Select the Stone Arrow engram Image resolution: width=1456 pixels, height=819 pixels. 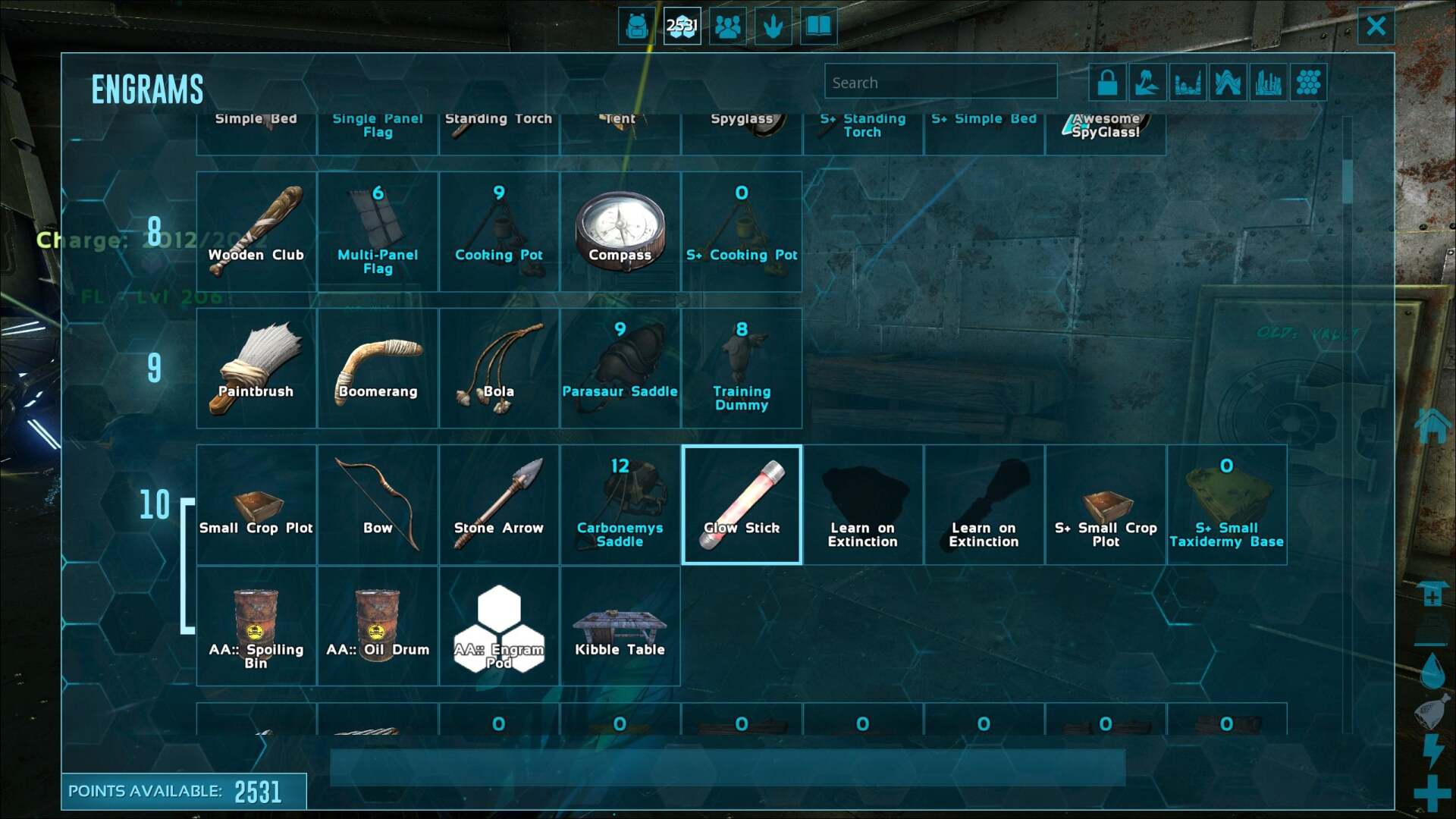tap(499, 504)
